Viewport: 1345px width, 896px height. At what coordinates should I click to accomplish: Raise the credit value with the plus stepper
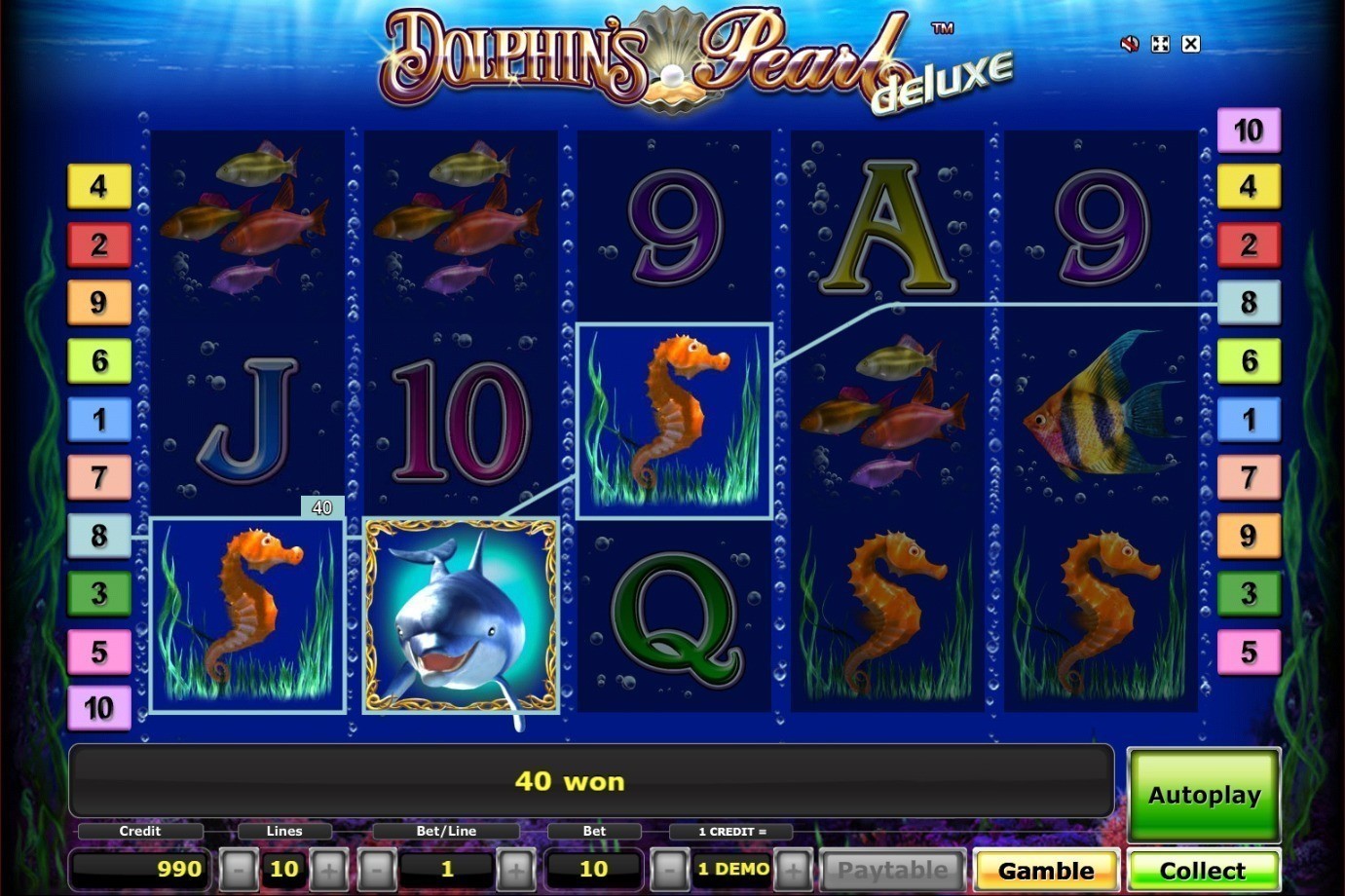point(793,869)
